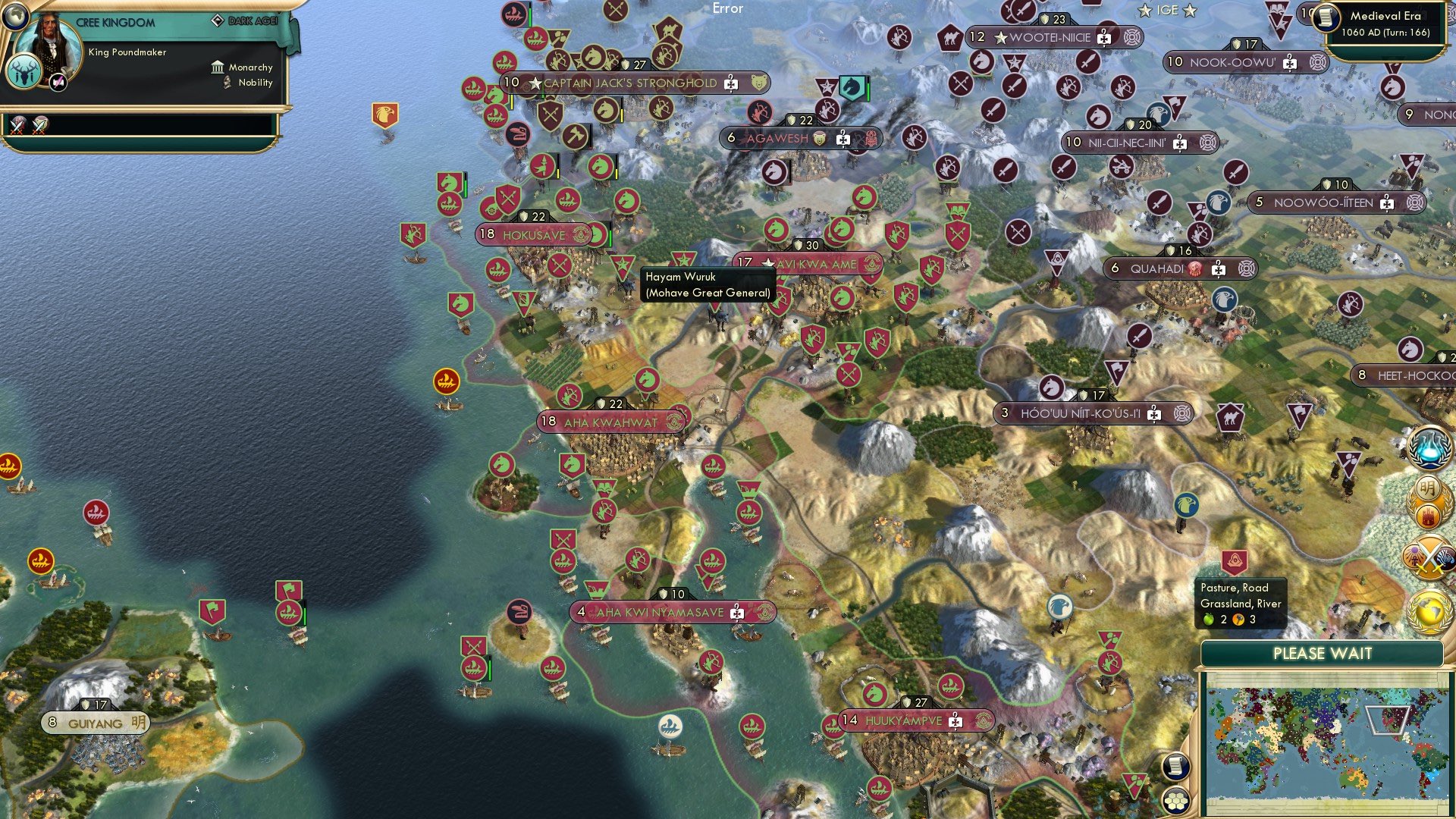Click the hex grid overlay icon

click(x=1176, y=801)
